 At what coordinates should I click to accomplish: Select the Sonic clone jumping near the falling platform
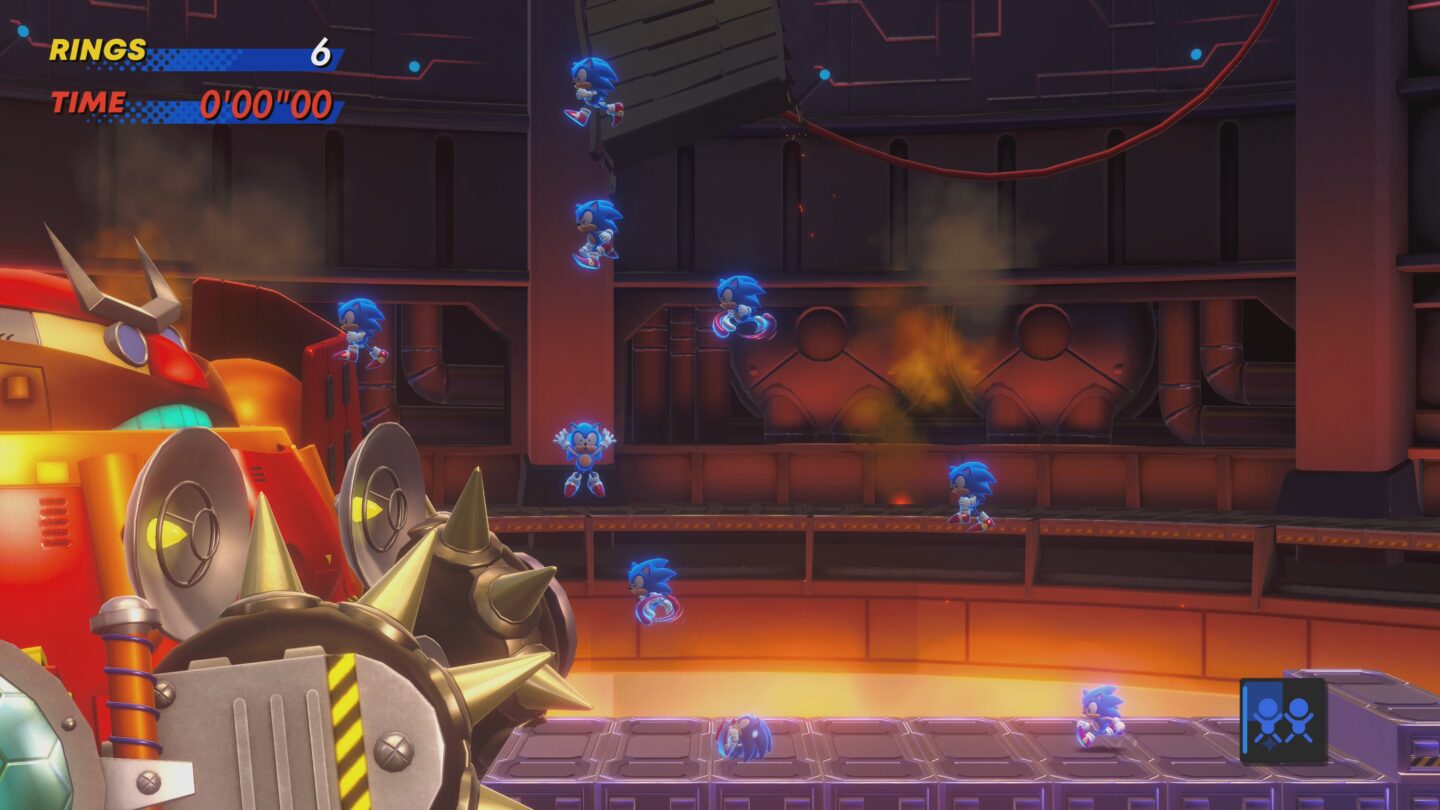(592, 90)
